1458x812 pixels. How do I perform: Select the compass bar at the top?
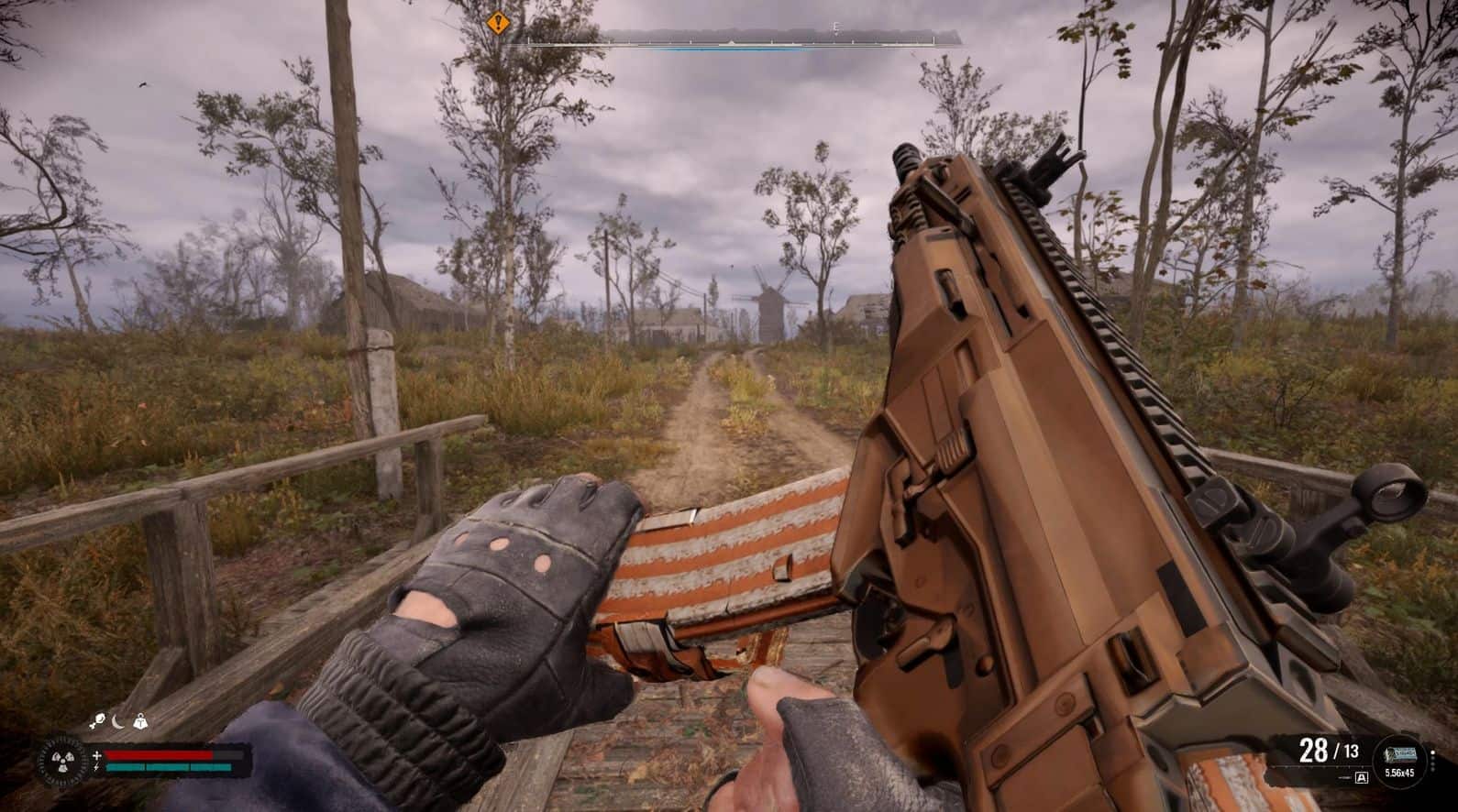click(x=734, y=38)
